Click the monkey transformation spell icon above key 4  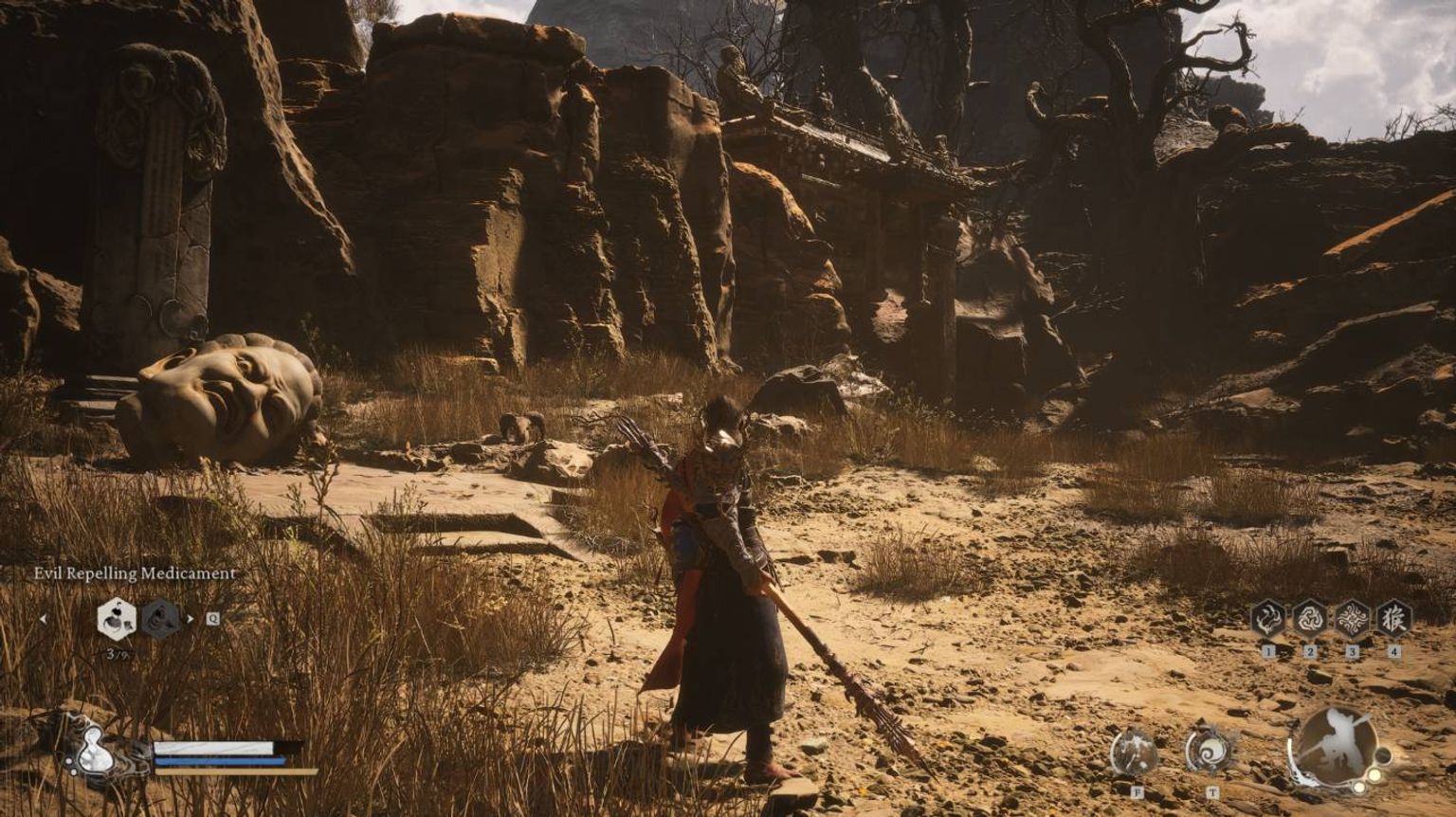[1392, 619]
